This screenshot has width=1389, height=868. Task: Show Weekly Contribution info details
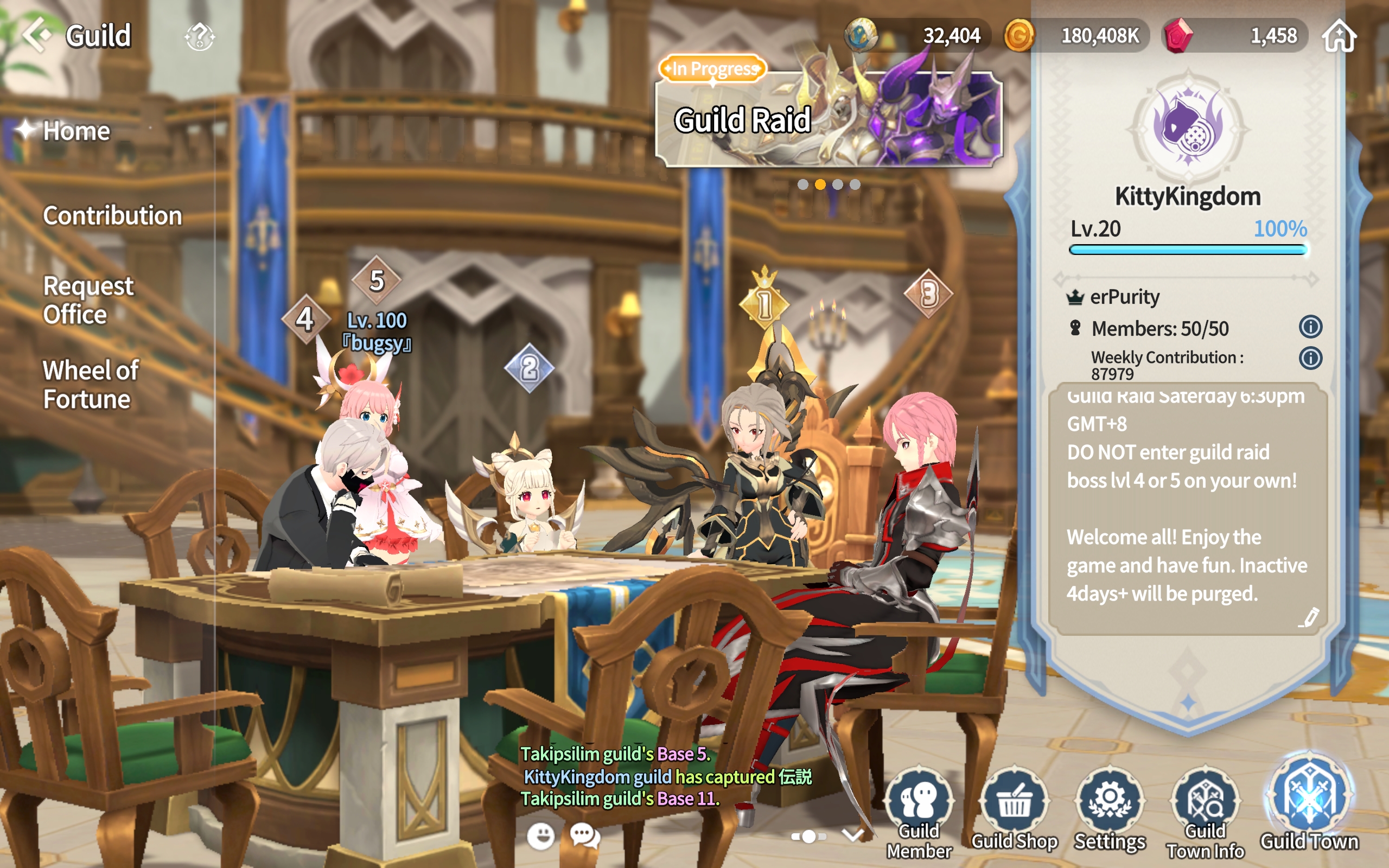point(1310,358)
